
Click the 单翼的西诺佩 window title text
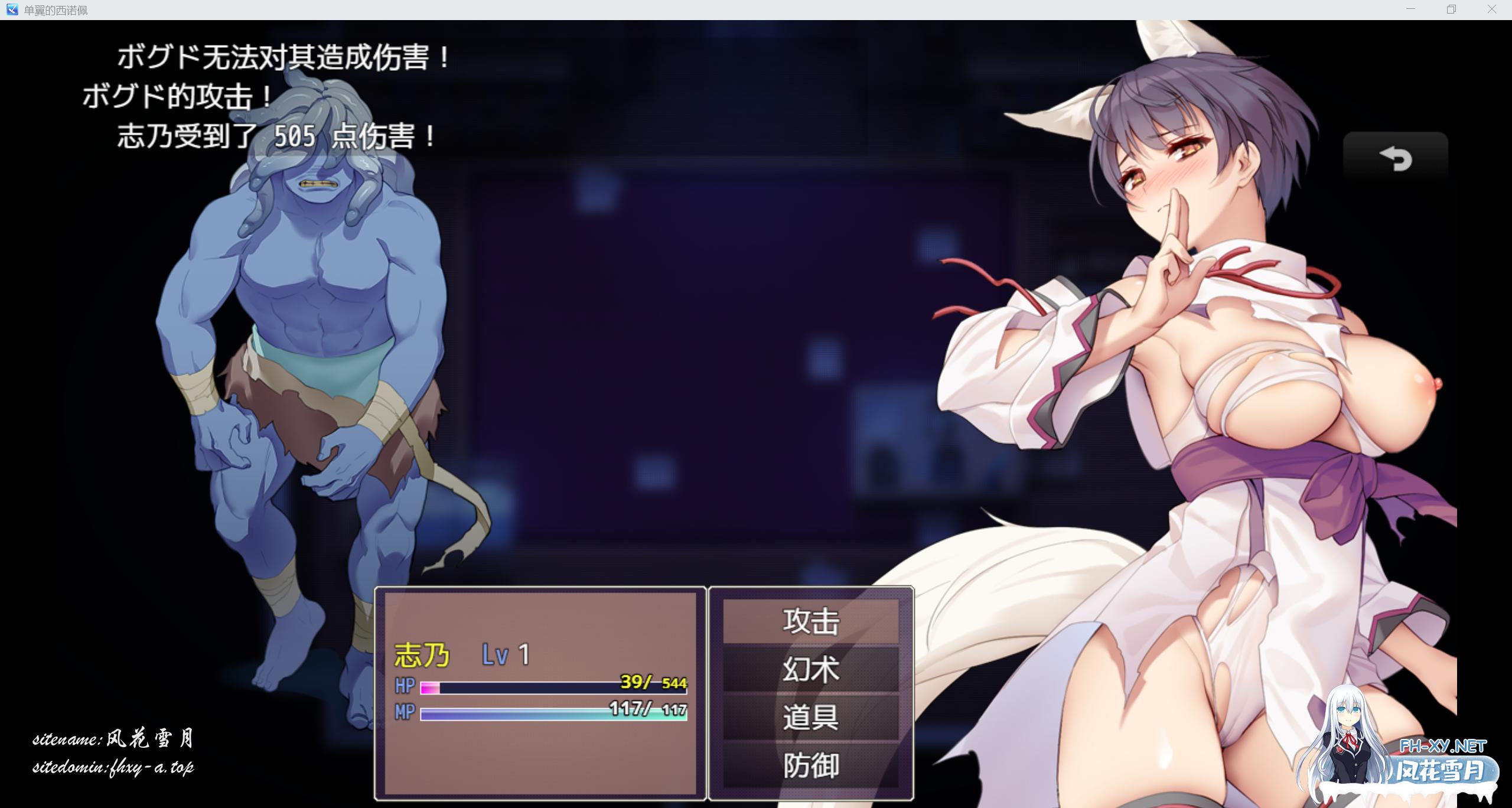55,9
